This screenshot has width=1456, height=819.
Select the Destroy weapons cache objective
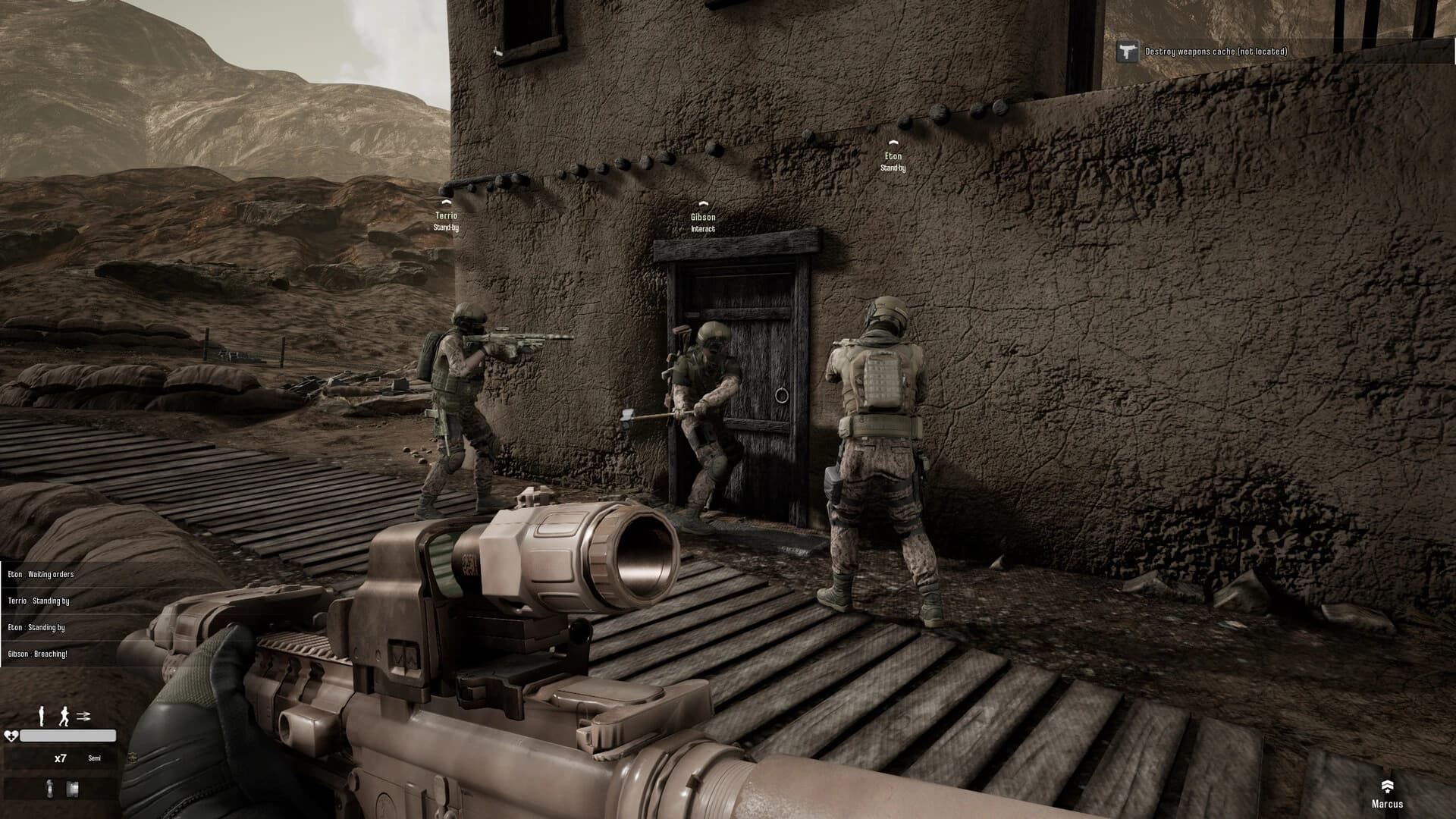coord(1216,52)
